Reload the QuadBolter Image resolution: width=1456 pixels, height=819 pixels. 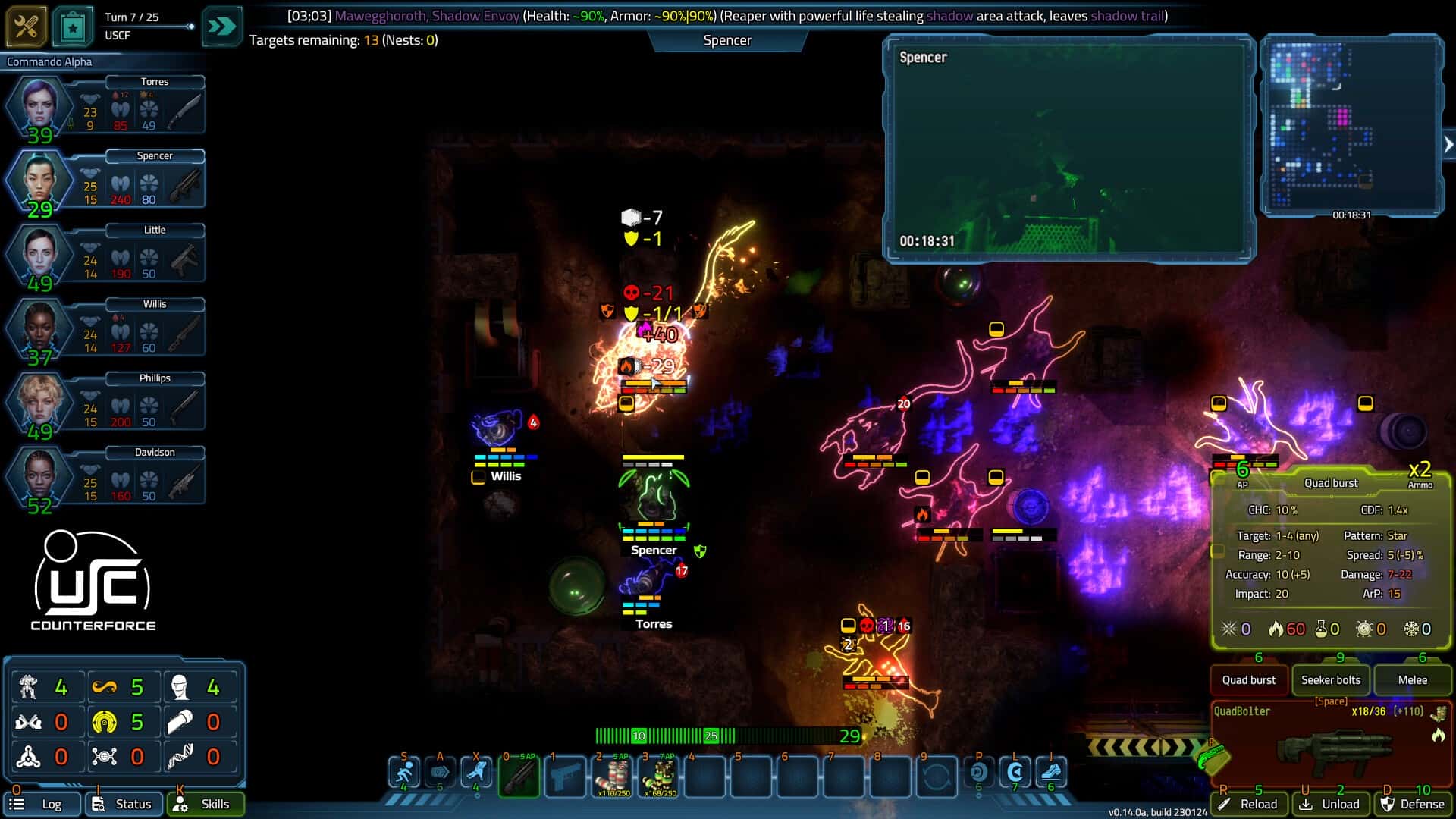point(1250,804)
